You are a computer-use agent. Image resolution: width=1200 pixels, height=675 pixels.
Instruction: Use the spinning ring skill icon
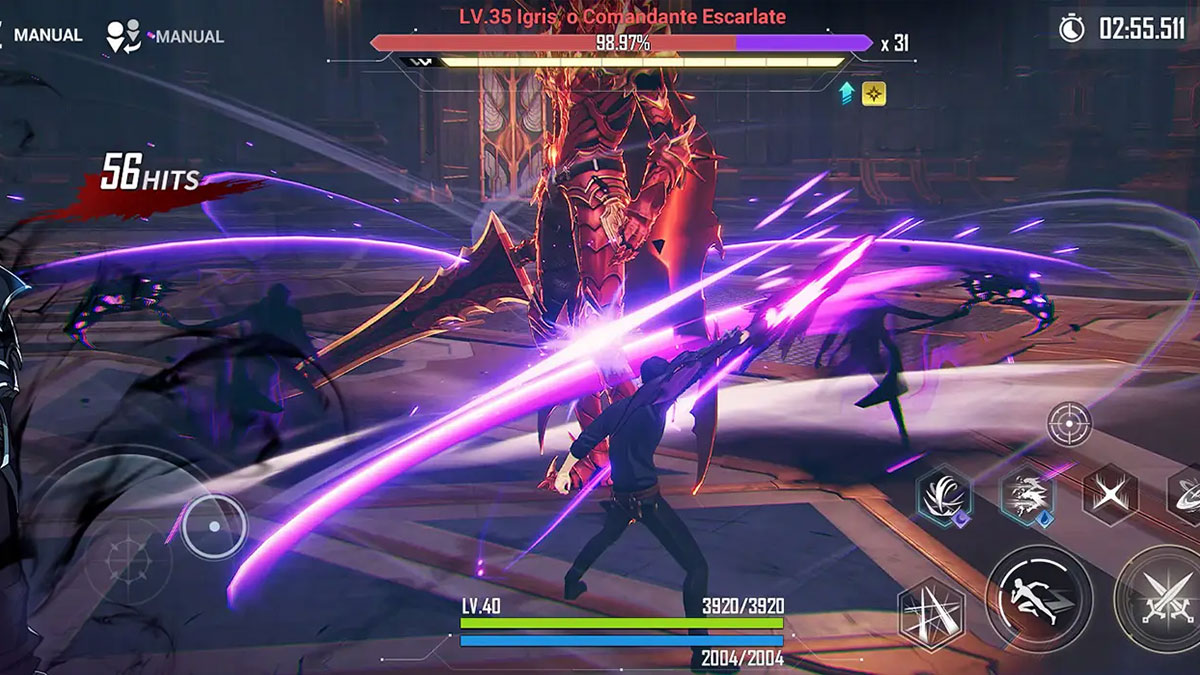[x=1186, y=495]
